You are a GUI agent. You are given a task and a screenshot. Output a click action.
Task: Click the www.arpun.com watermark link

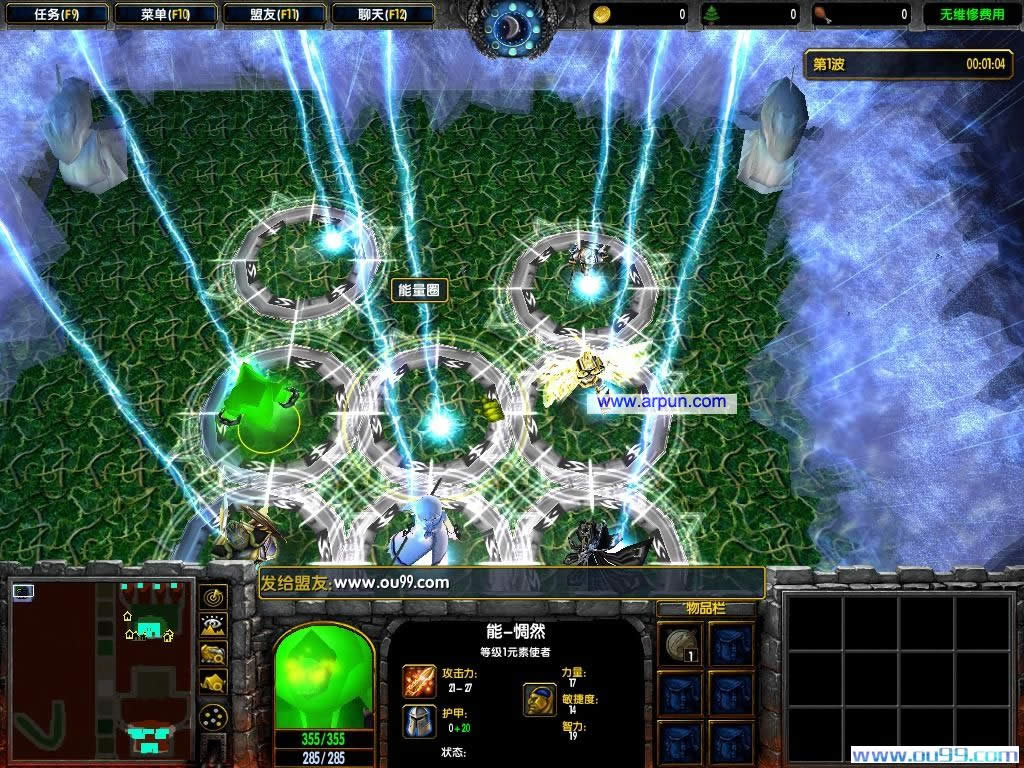tap(663, 402)
